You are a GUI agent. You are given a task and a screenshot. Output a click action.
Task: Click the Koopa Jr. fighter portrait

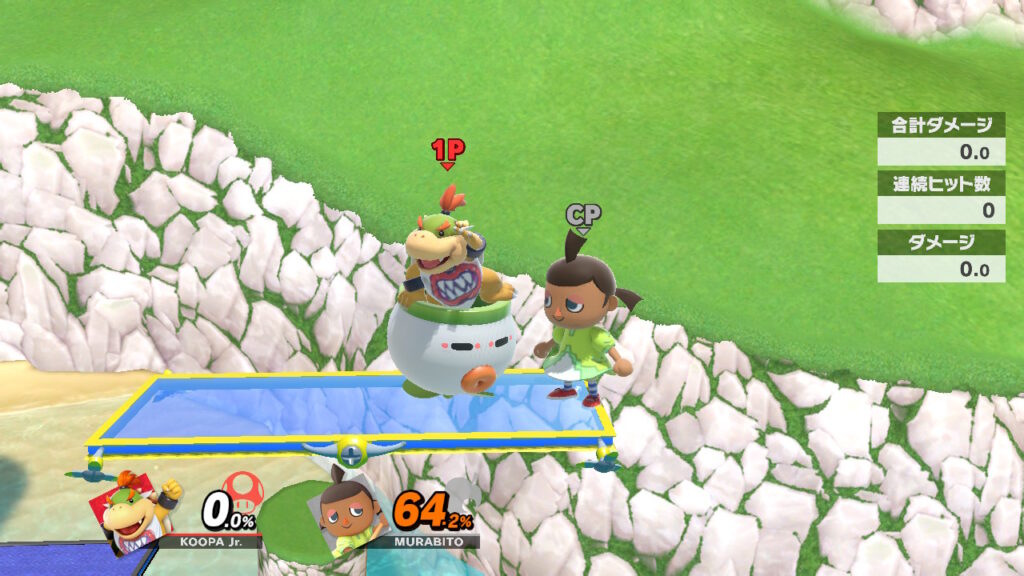133,510
